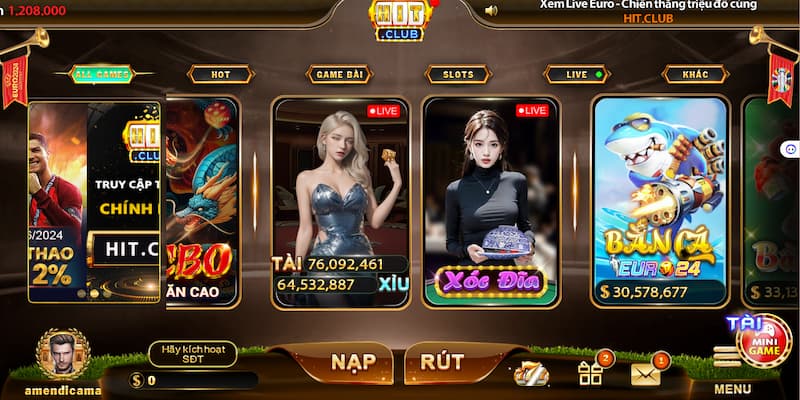Click the HIT.CLUB promo banner
The width and height of the screenshot is (800, 400).
pos(95,200)
